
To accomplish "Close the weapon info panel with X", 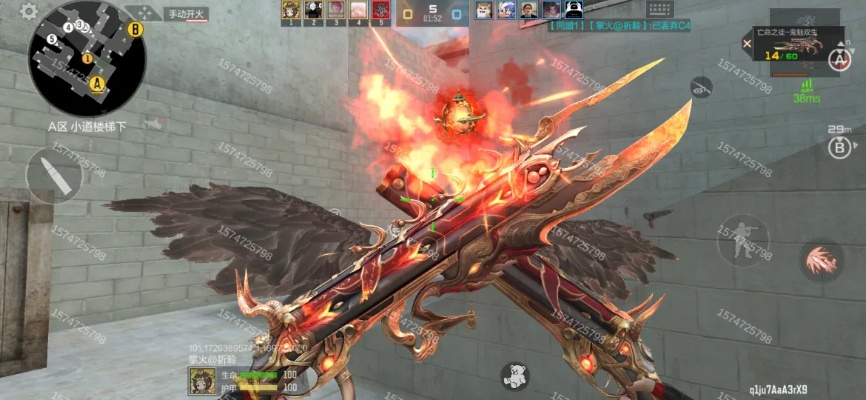I will [746, 43].
